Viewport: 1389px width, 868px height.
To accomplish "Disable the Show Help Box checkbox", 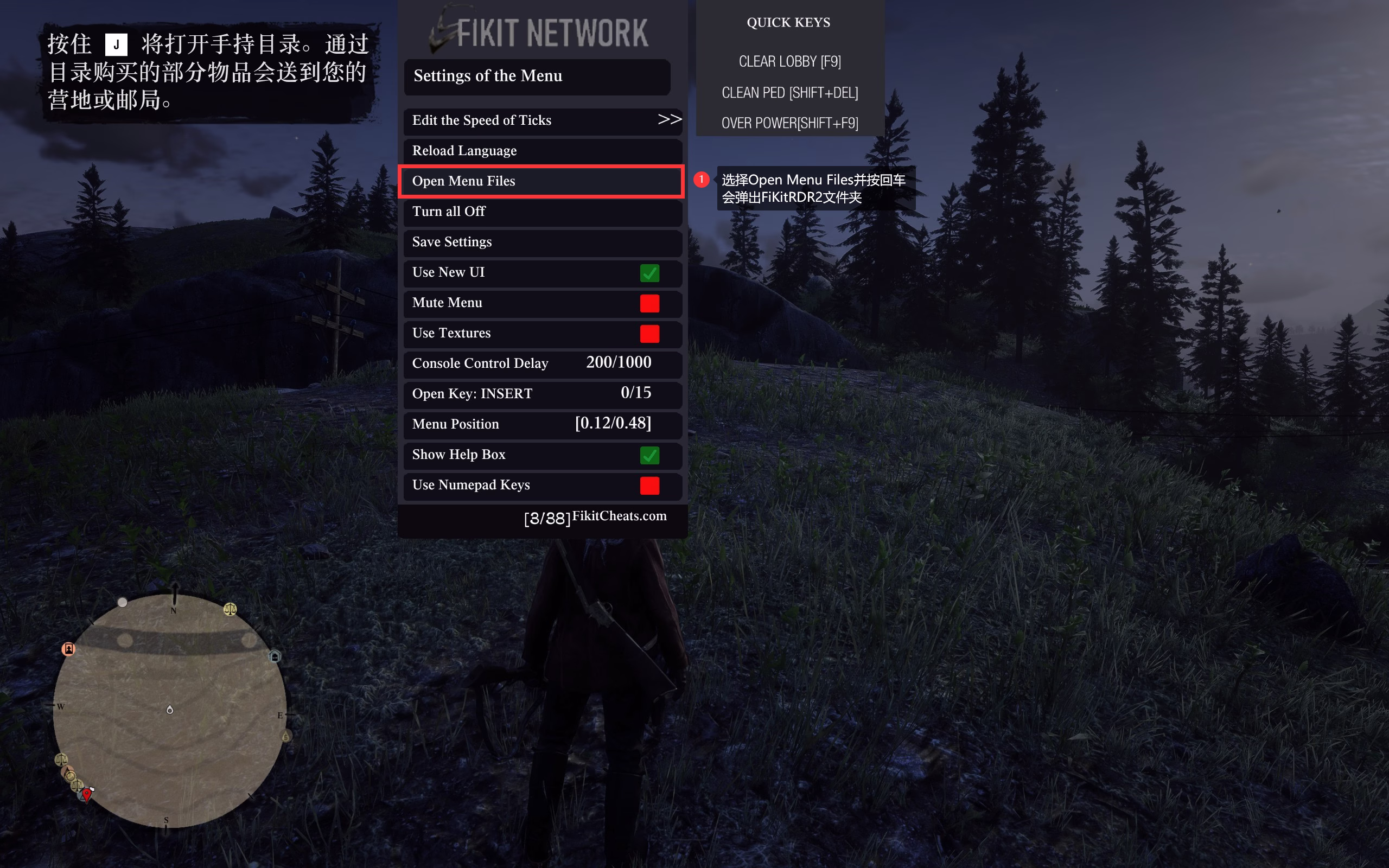I will [x=649, y=456].
